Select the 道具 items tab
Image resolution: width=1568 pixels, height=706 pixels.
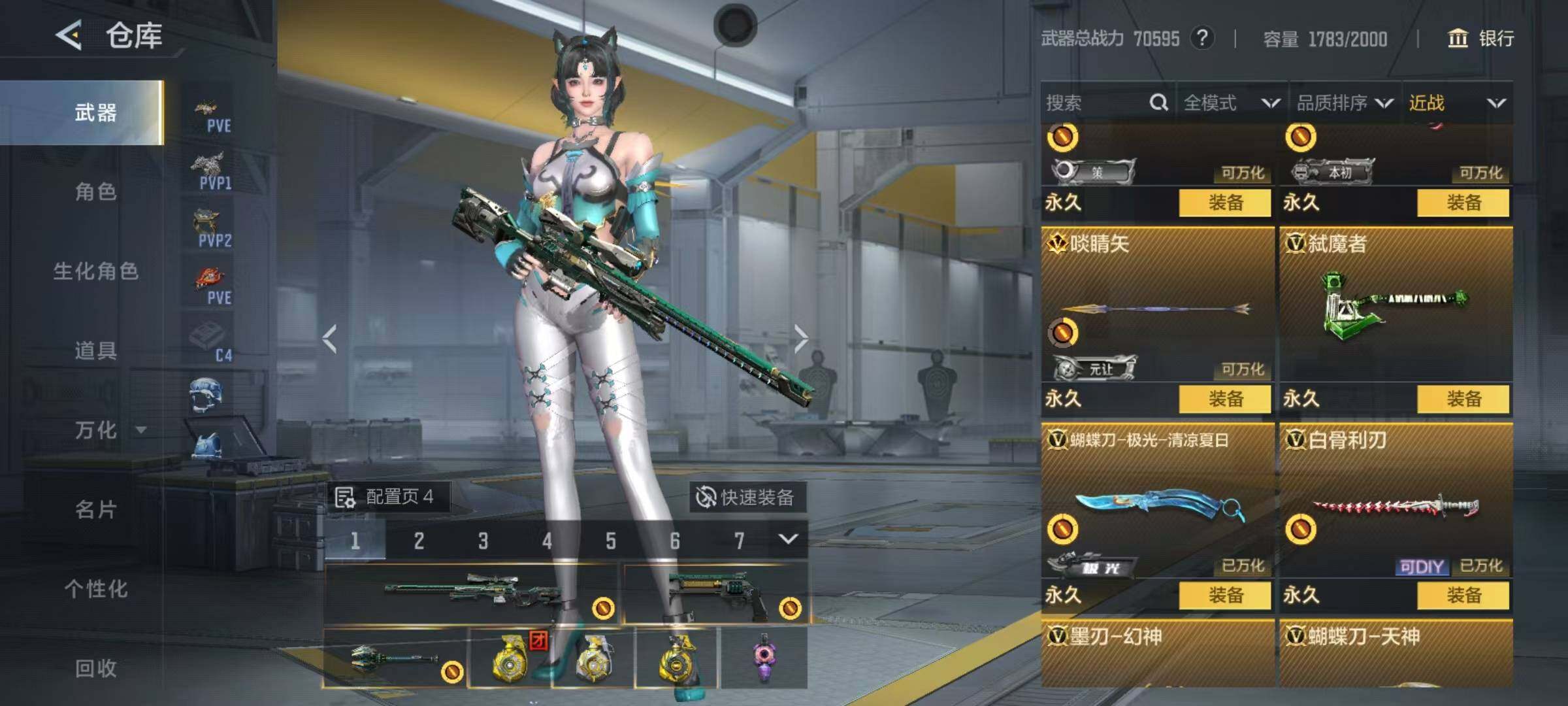coord(95,351)
